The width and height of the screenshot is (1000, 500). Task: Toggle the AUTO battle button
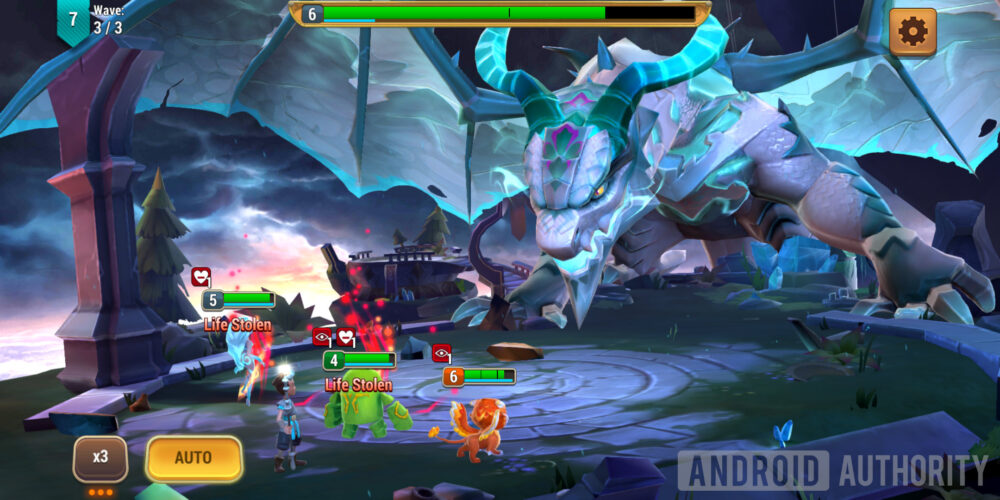194,458
